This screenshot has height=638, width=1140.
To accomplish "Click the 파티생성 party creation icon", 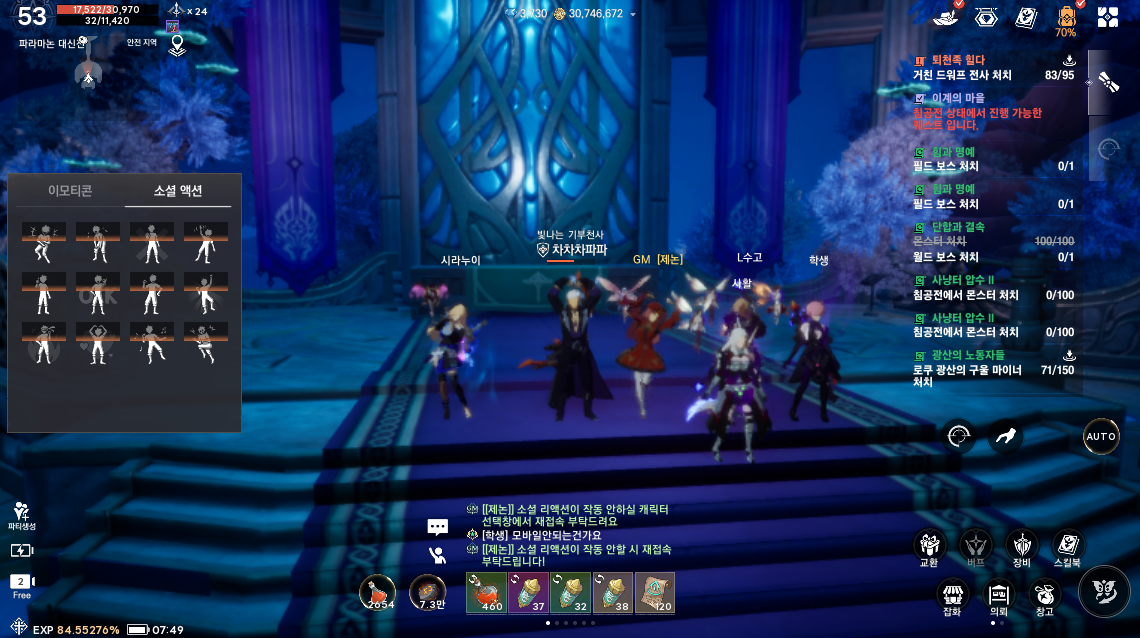I will pyautogui.click(x=21, y=514).
